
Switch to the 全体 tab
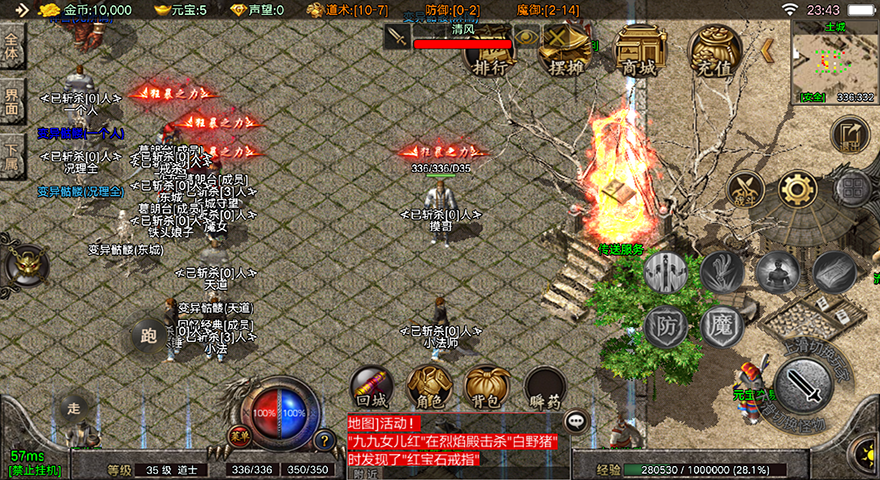pos(13,46)
